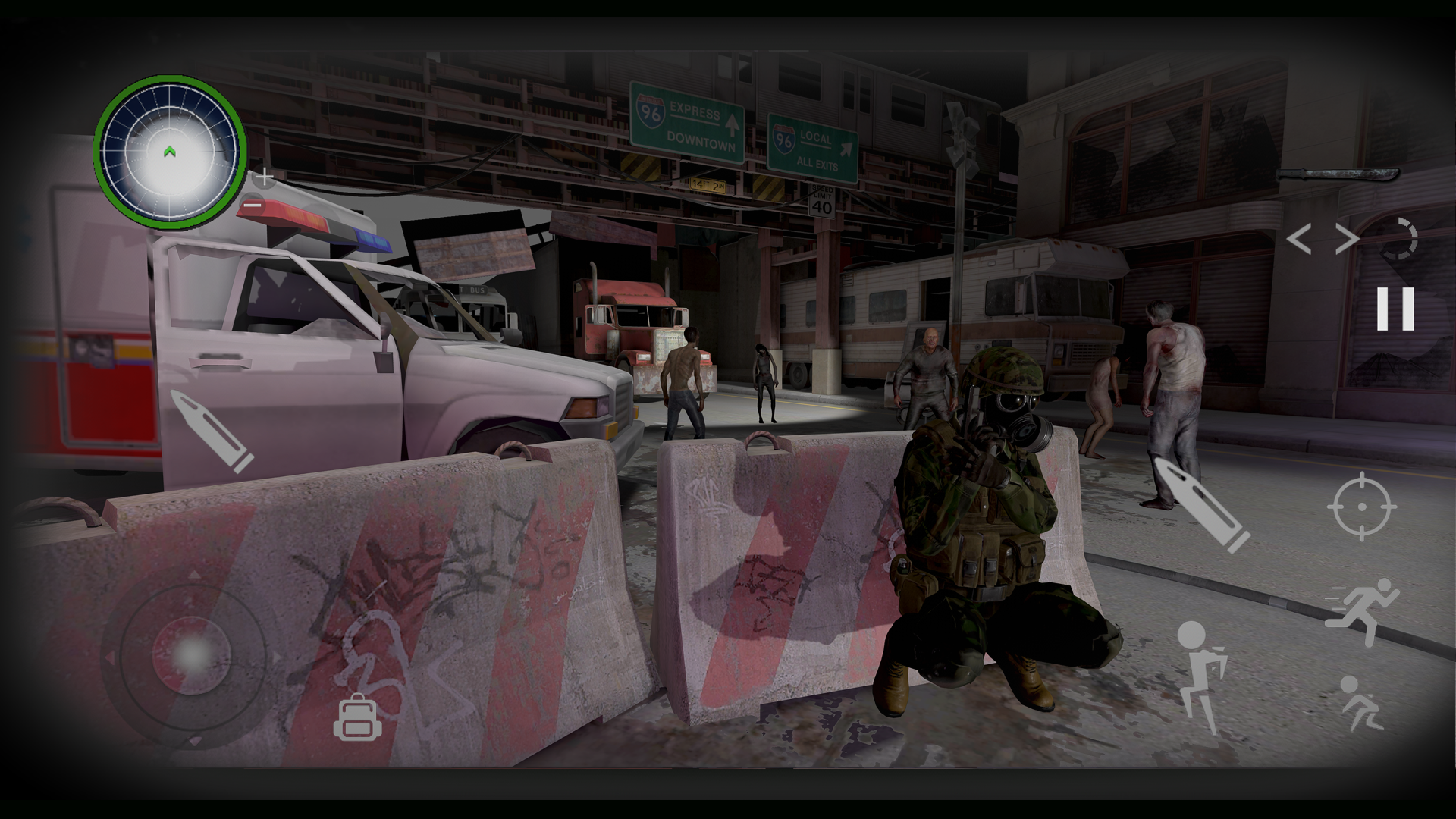Tap the plus to zoom the radar in

[264, 177]
